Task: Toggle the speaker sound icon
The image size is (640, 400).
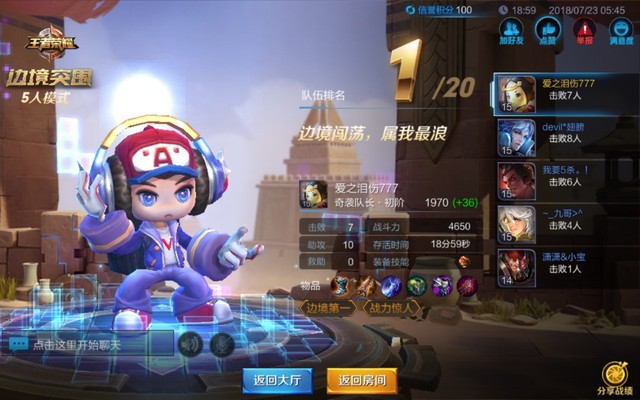Action: pos(189,344)
